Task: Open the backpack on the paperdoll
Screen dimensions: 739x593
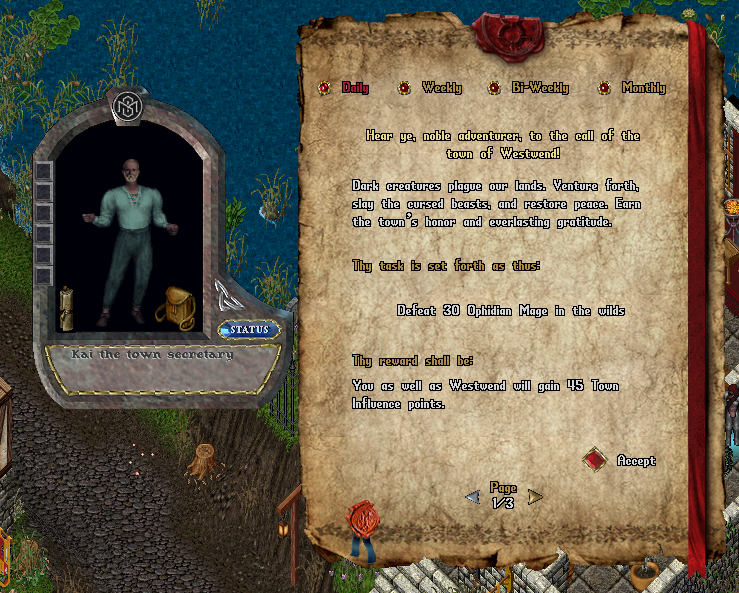Action: click(175, 307)
